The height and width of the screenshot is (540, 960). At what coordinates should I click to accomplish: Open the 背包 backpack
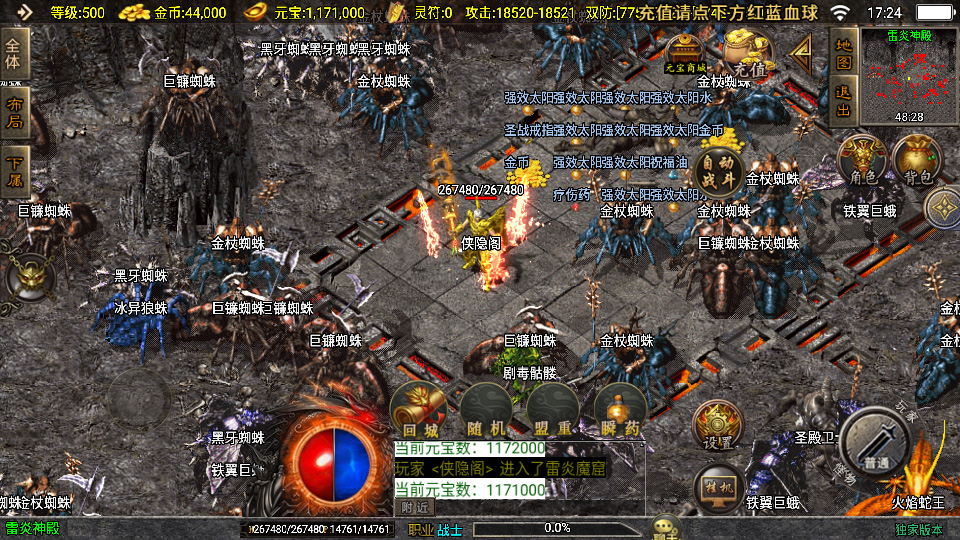tap(916, 162)
